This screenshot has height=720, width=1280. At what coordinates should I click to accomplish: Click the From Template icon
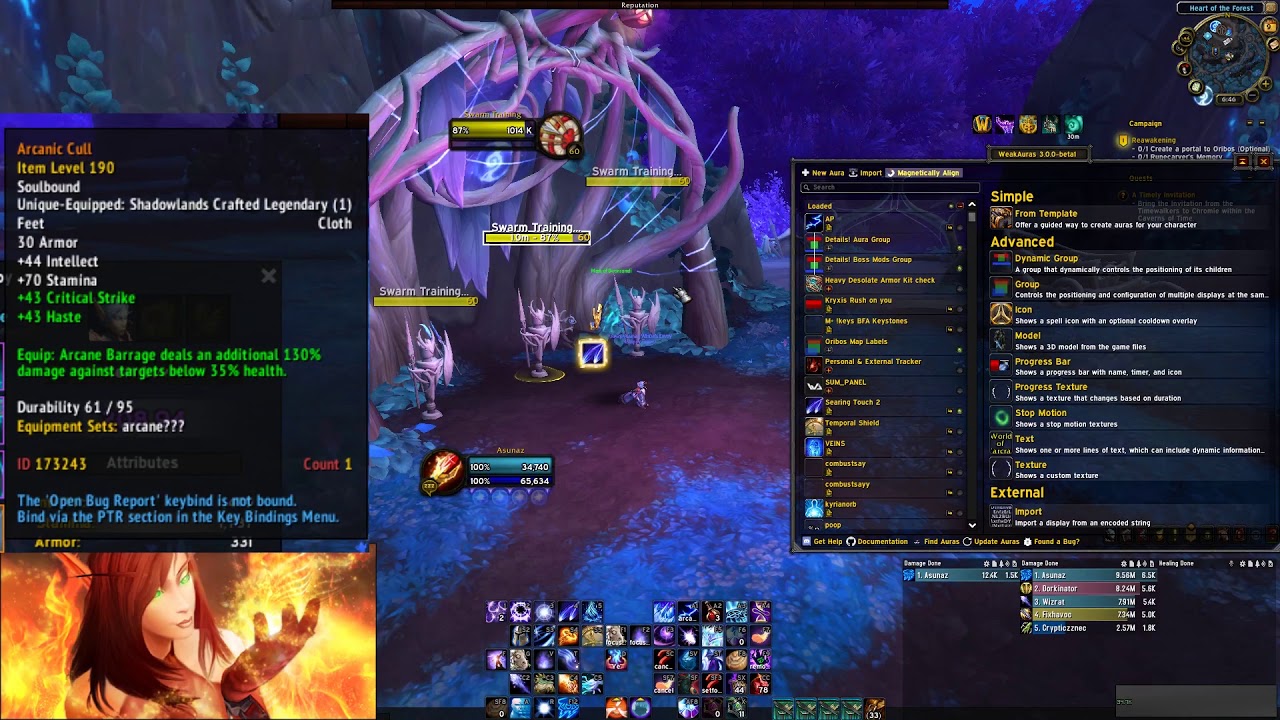coord(999,218)
